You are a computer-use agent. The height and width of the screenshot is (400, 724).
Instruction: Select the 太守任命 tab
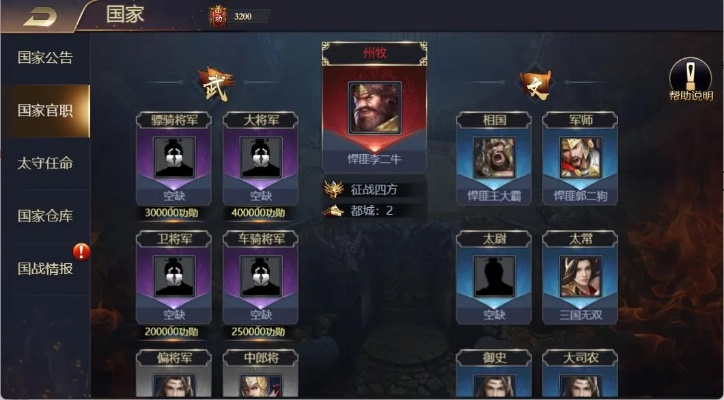[45, 163]
